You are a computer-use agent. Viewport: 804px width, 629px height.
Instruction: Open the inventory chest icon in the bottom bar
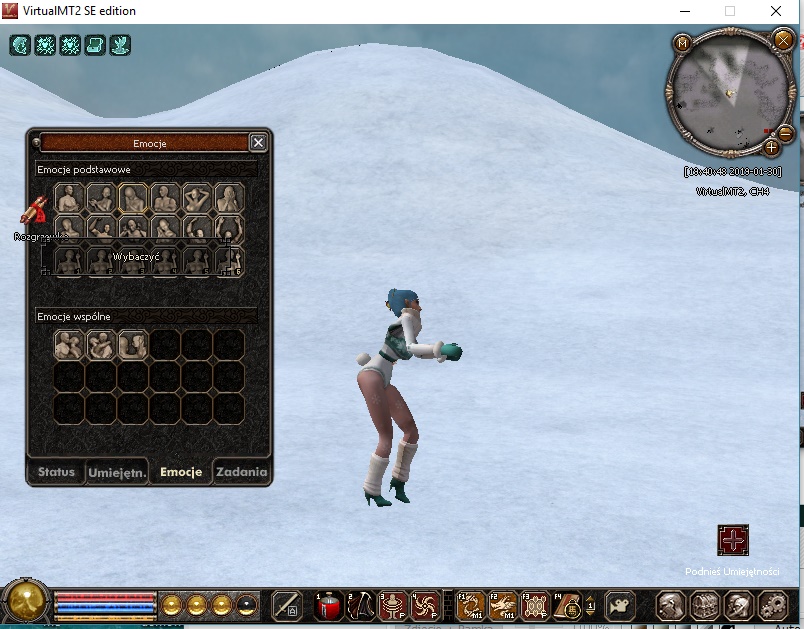click(x=704, y=605)
